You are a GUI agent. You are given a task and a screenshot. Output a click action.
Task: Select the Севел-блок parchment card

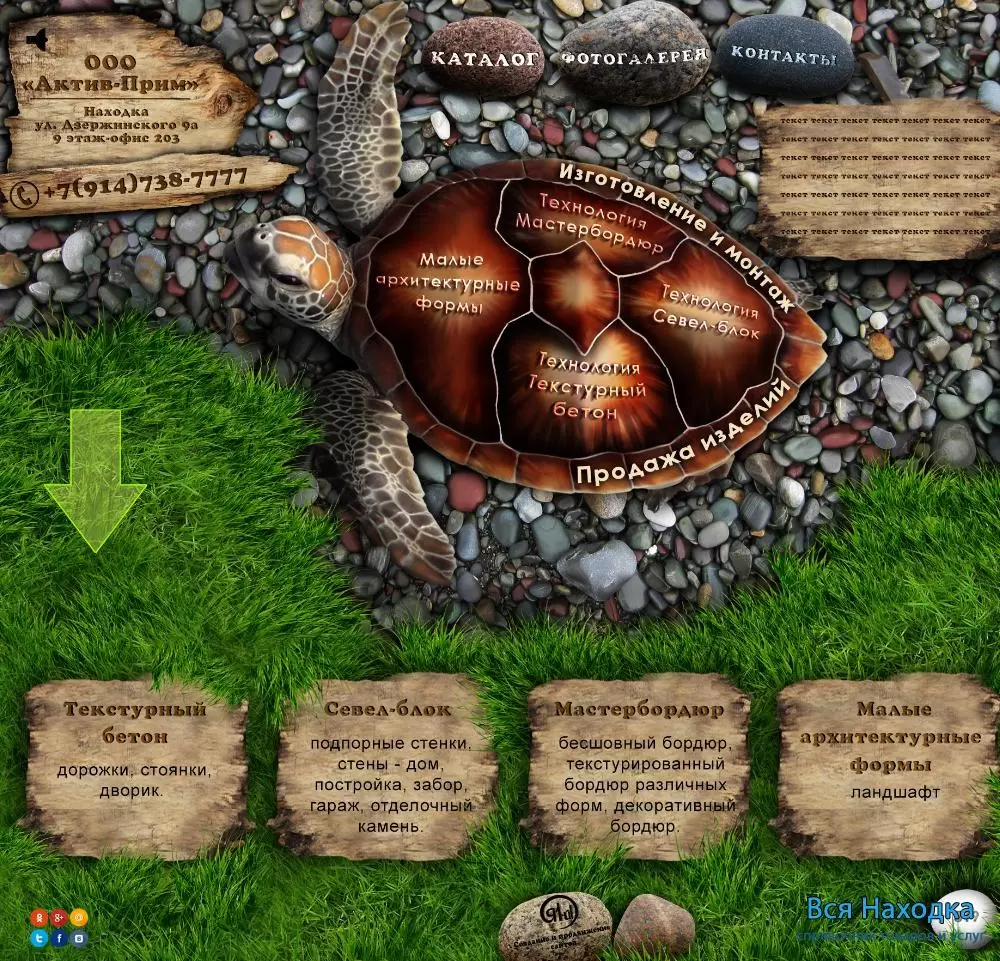(x=387, y=766)
